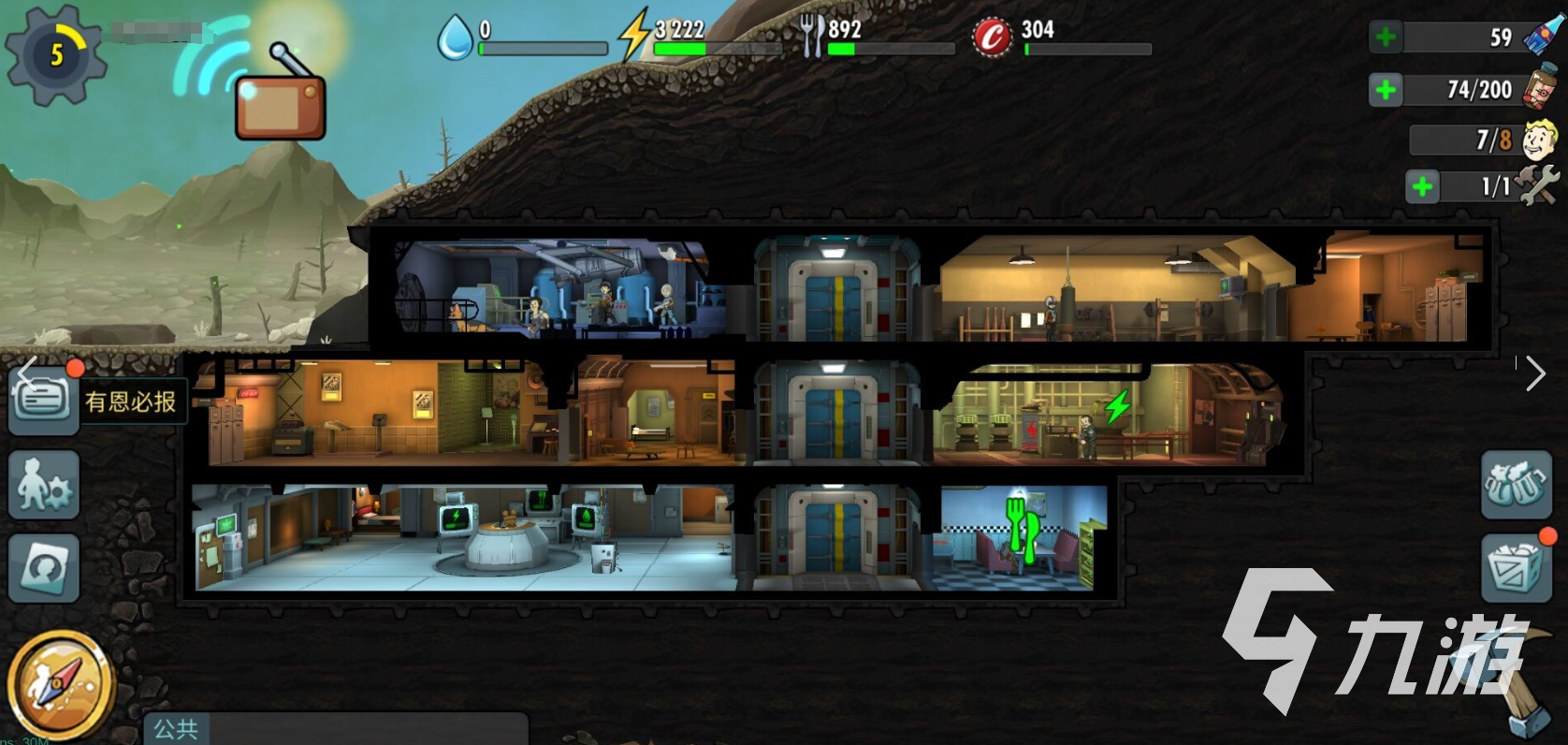1568x745 pixels.
Task: Select the 有恩必报 quest tracker
Action: coord(131,402)
